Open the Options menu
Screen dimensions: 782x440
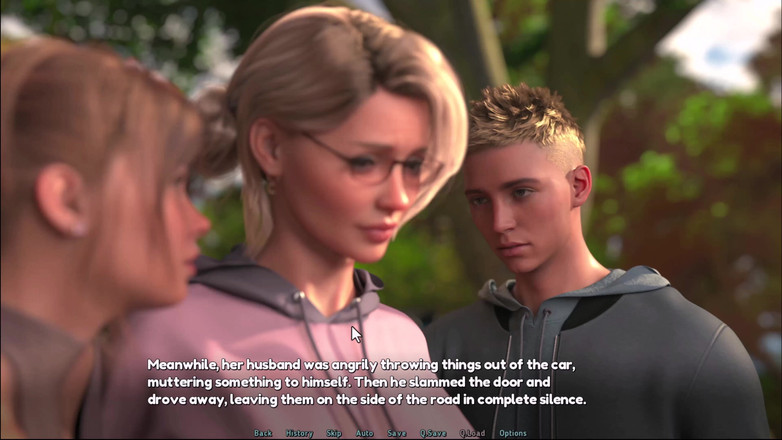pyautogui.click(x=513, y=433)
